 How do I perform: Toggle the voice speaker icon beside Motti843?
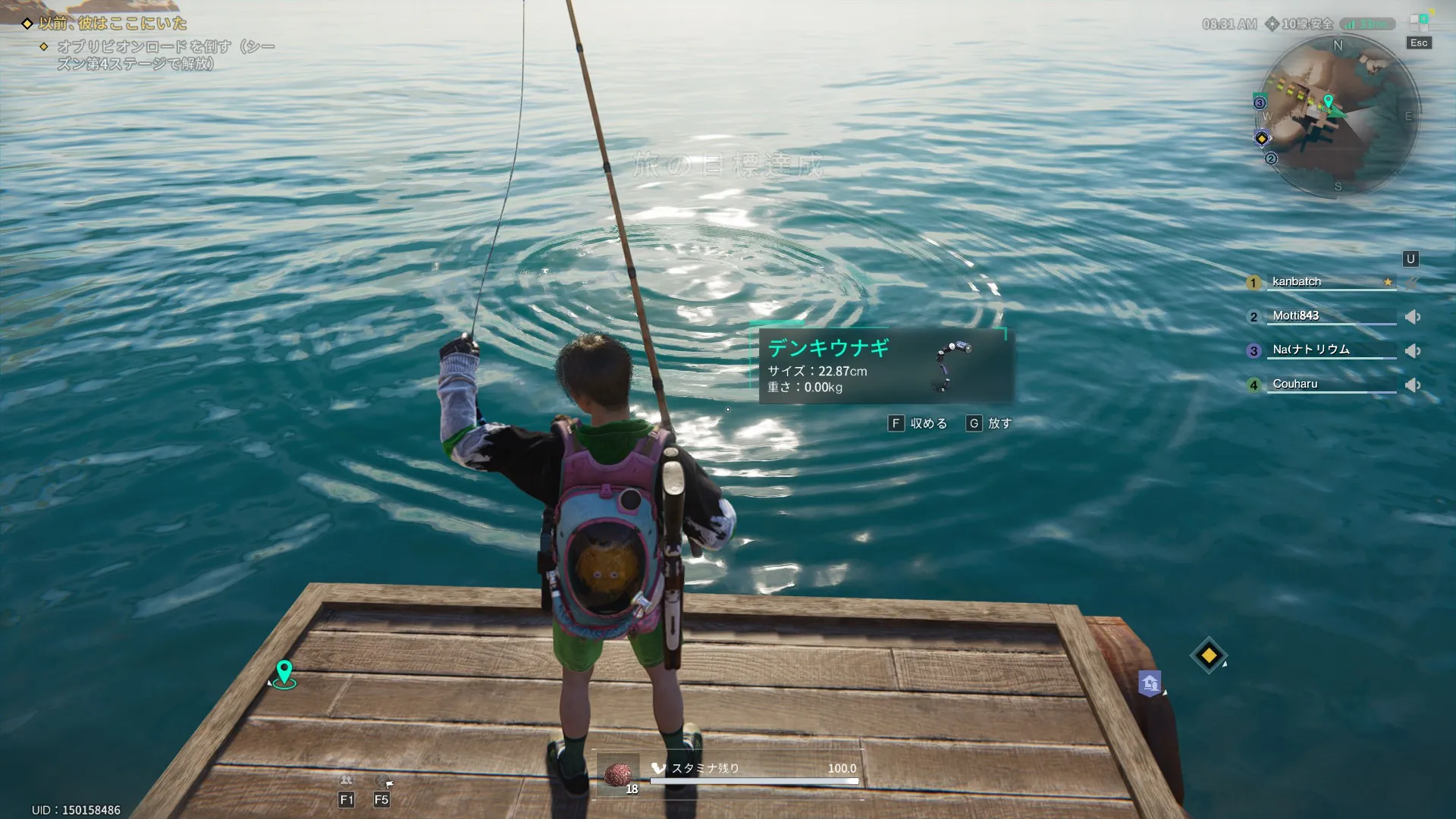pos(1412,317)
